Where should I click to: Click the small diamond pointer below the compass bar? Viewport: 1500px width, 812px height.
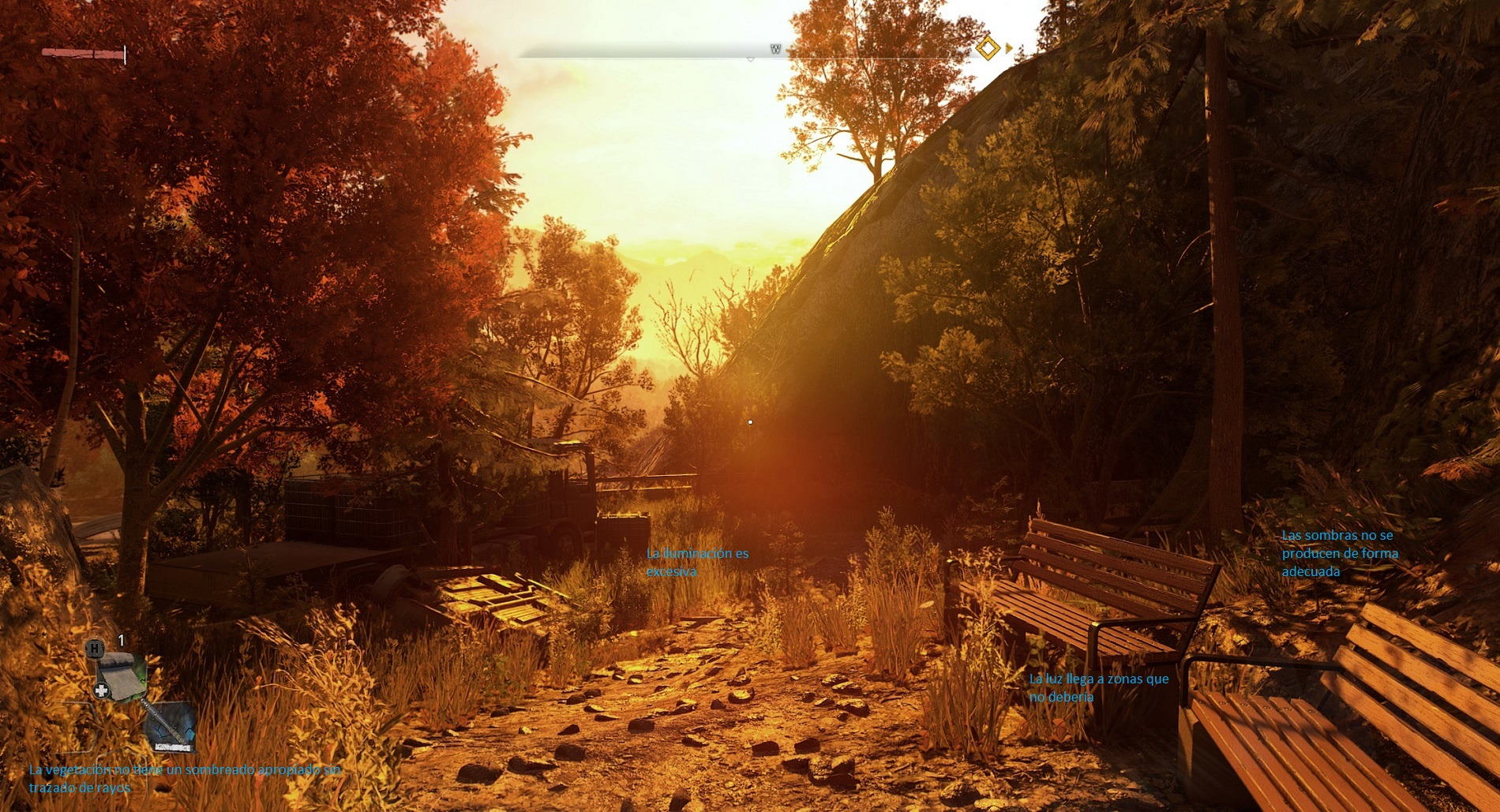pos(750,58)
